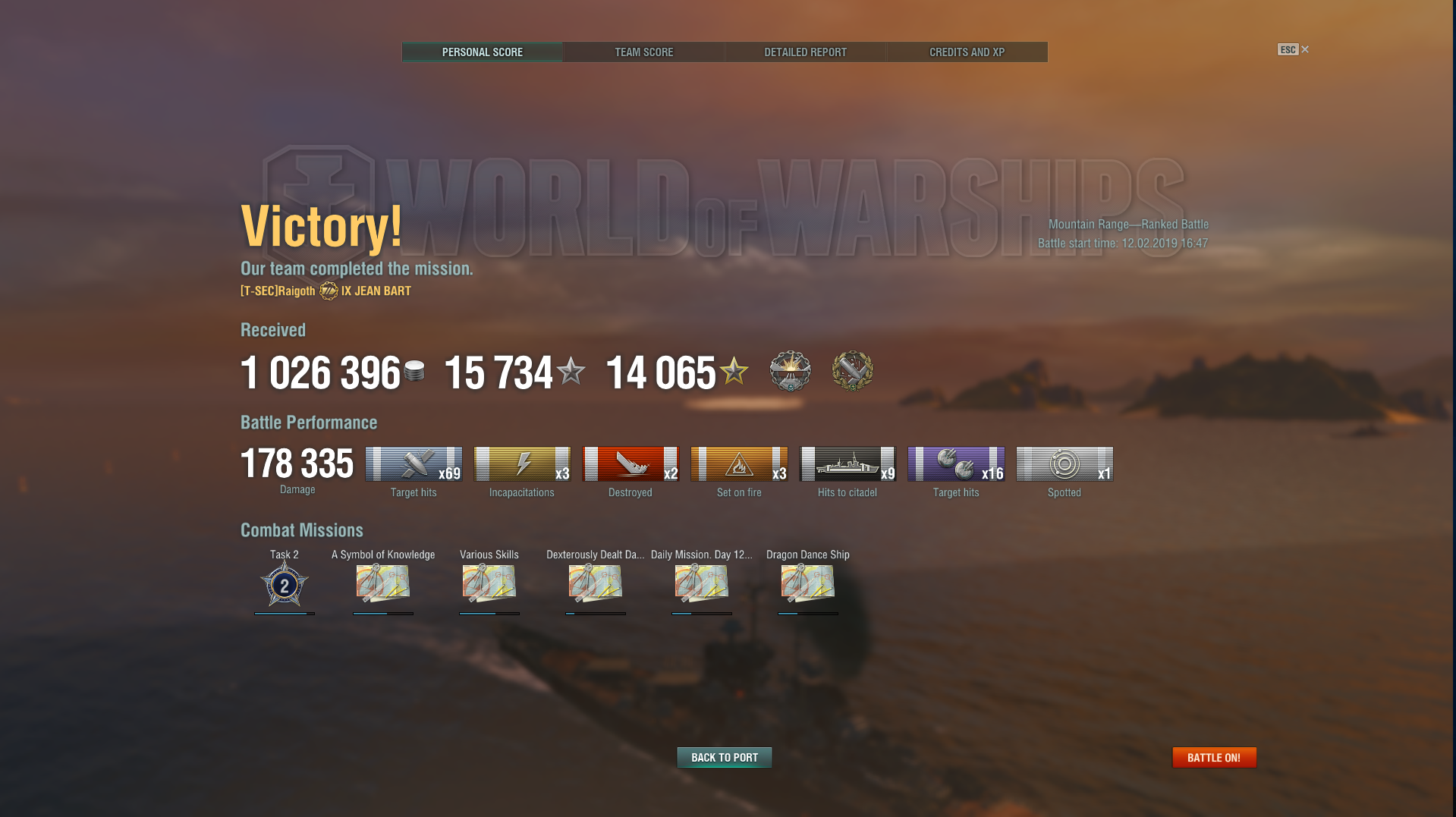The image size is (1456, 817).
Task: Select the Personal Score tab
Action: pos(483,52)
